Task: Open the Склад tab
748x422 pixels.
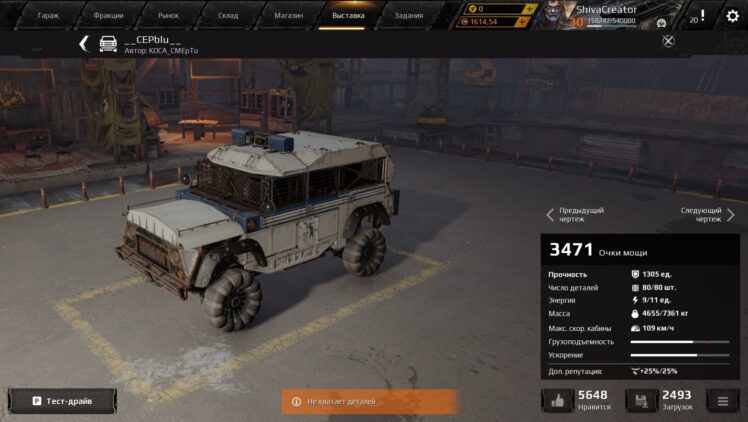Action: click(x=228, y=16)
